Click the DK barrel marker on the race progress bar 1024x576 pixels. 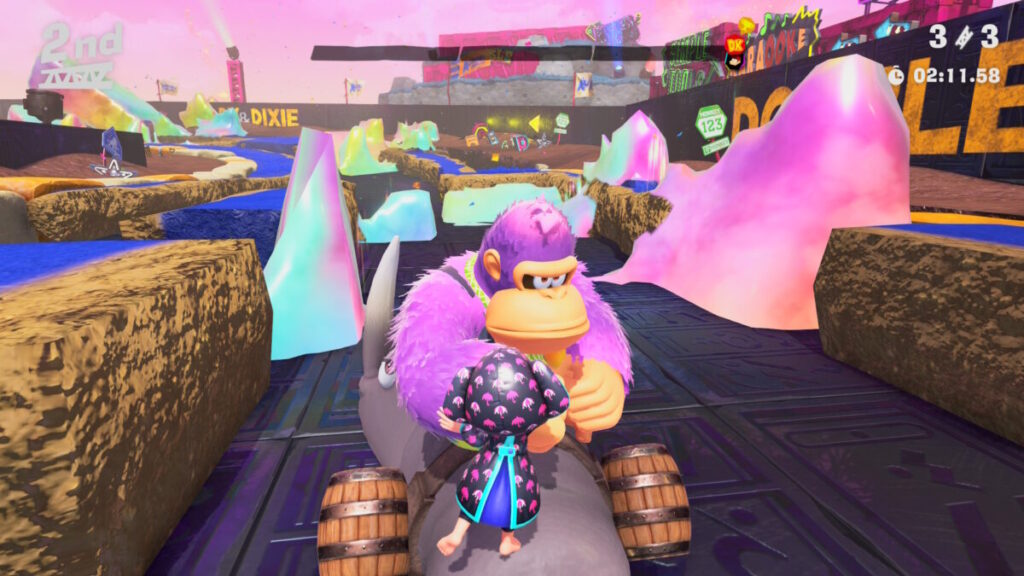[x=735, y=47]
